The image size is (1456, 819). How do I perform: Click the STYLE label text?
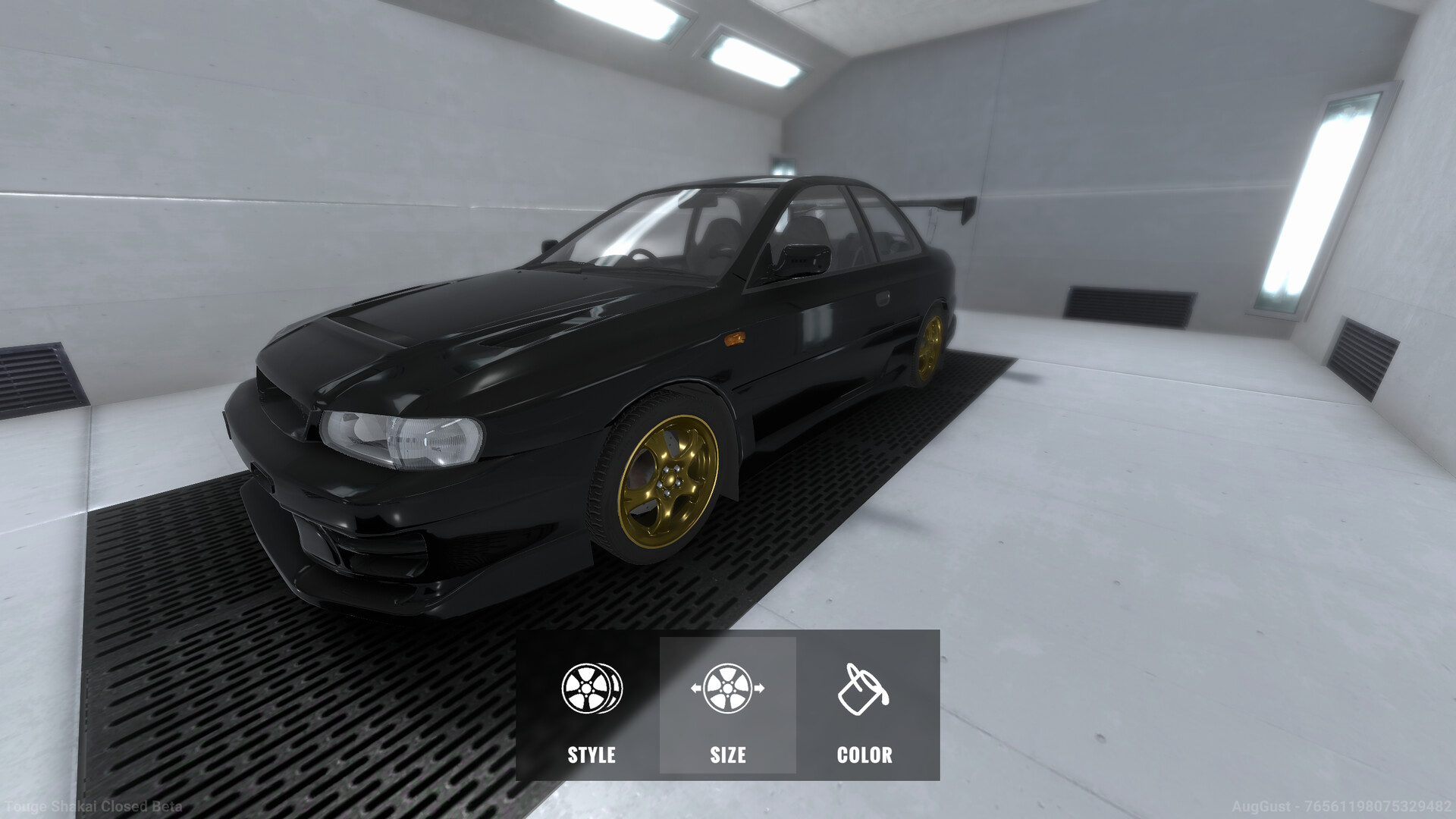(592, 755)
